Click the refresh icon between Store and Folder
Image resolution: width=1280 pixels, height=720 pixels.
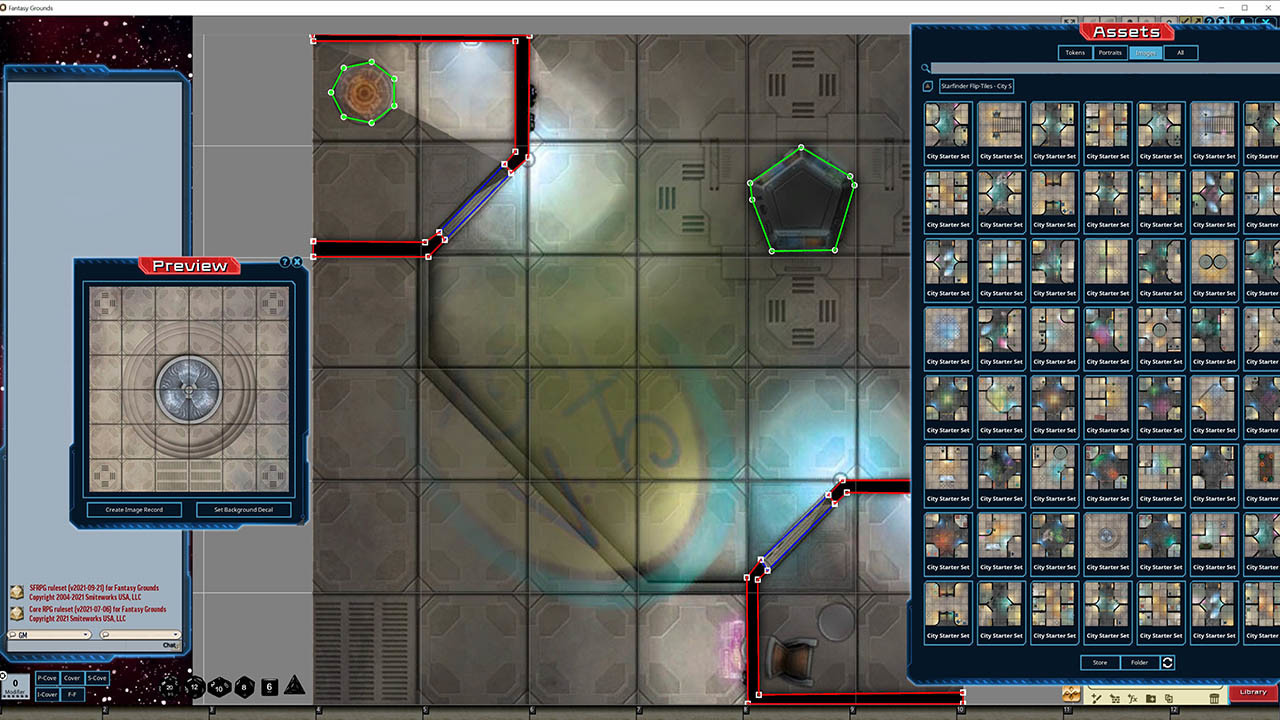[x=1168, y=662]
